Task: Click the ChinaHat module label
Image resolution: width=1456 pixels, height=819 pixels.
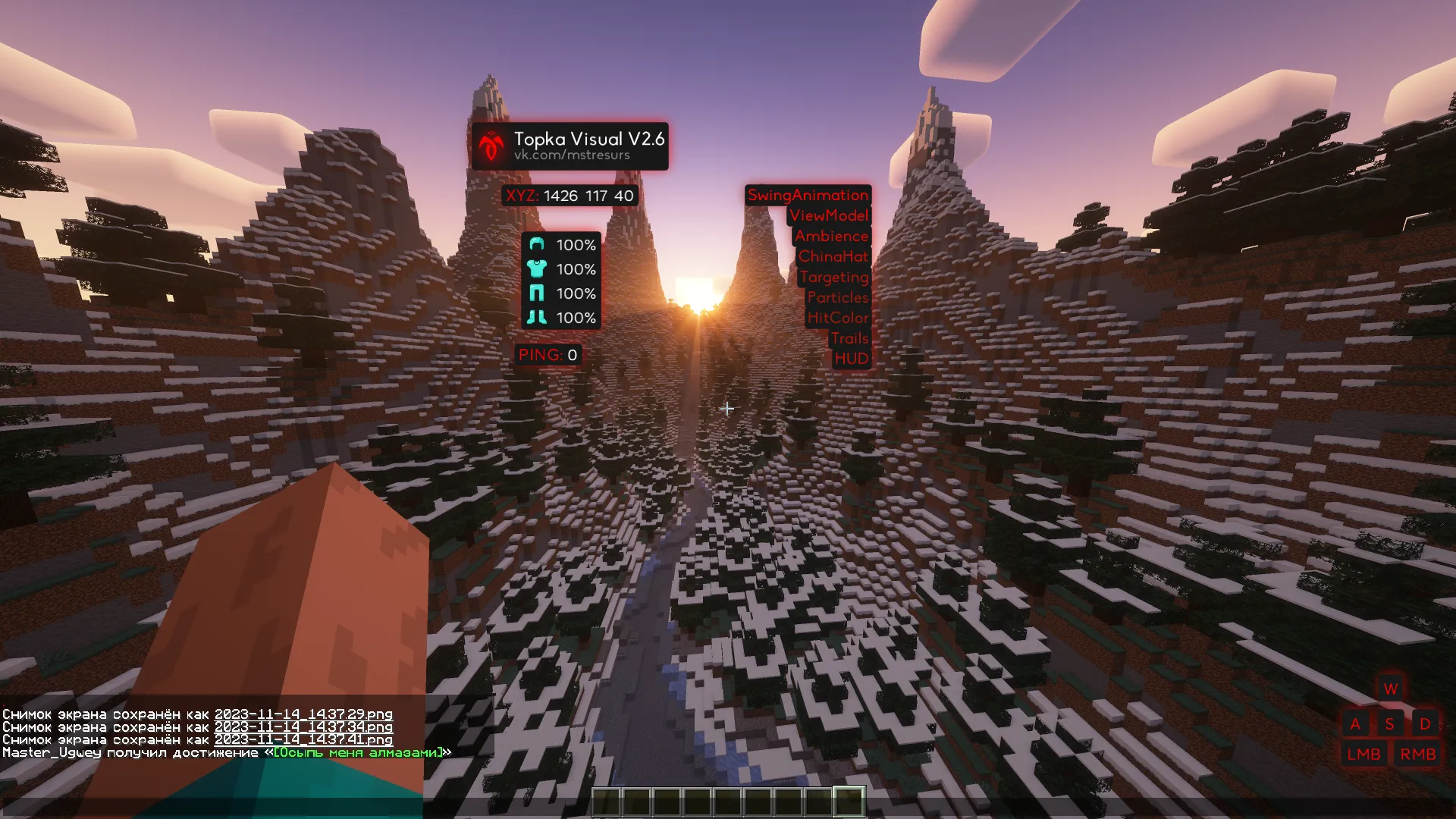Action: point(833,257)
